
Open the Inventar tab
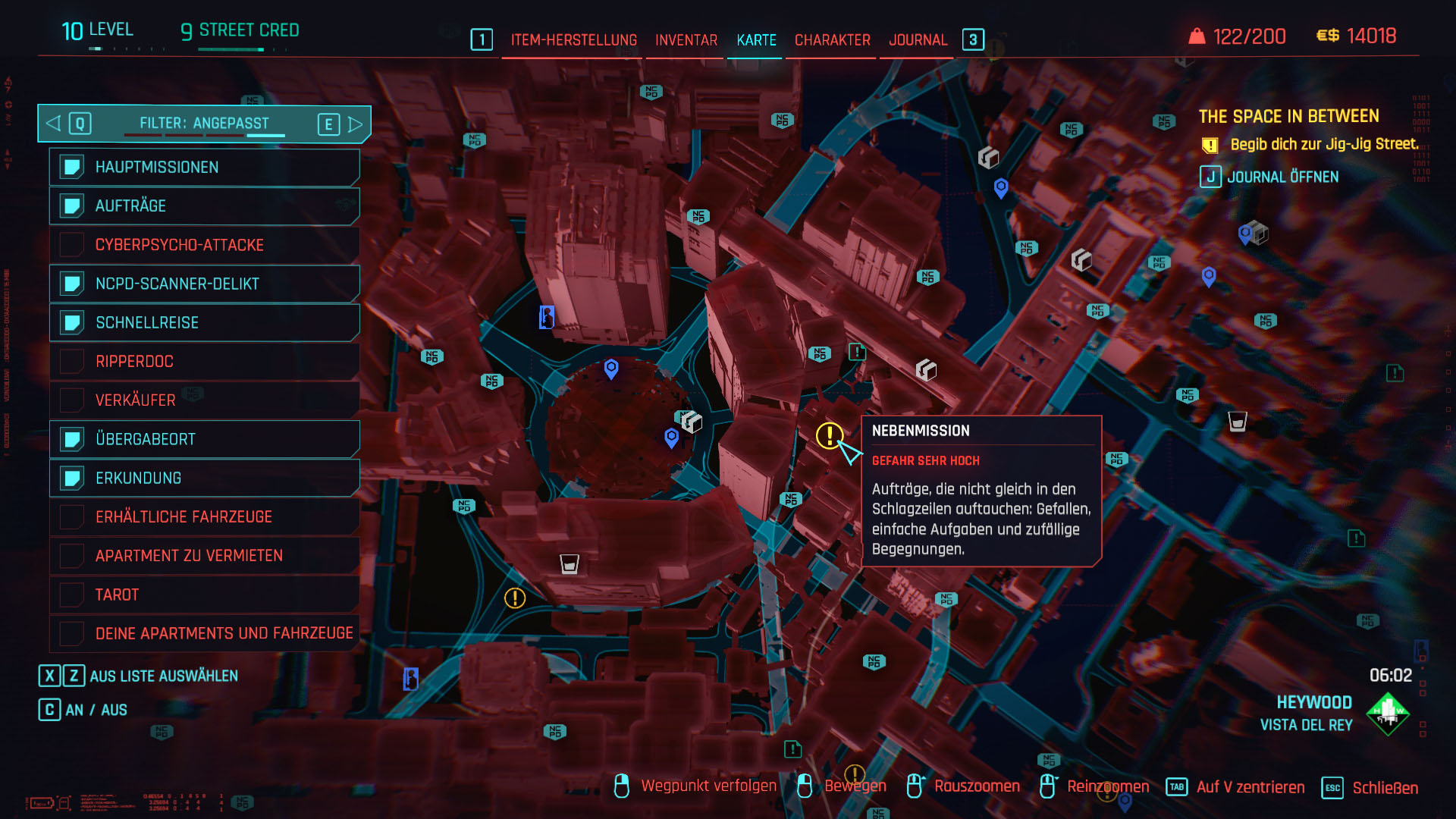[686, 40]
